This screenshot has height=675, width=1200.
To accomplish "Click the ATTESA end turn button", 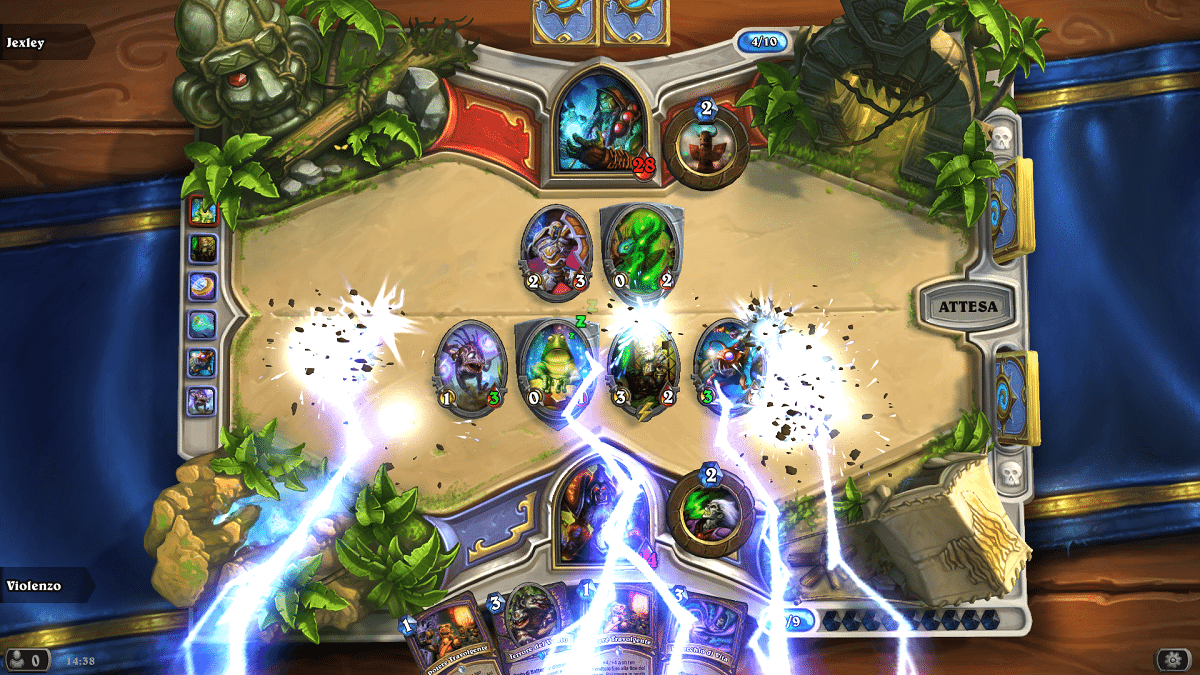I will pyautogui.click(x=966, y=305).
